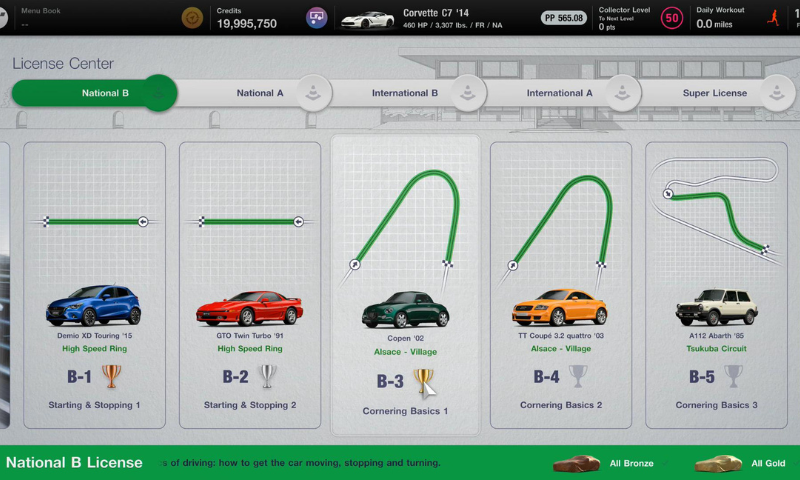This screenshot has width=800, height=480.
Task: Choose test B-3 Cornering Basics 1
Action: tap(405, 285)
